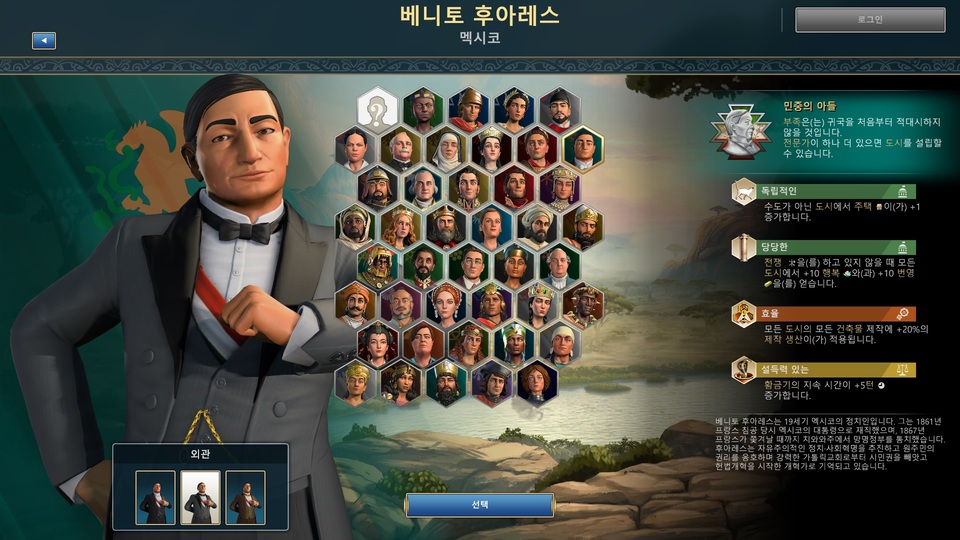Choose the bearded leader in white turban
960x540 pixels.
pyautogui.click(x=536, y=226)
